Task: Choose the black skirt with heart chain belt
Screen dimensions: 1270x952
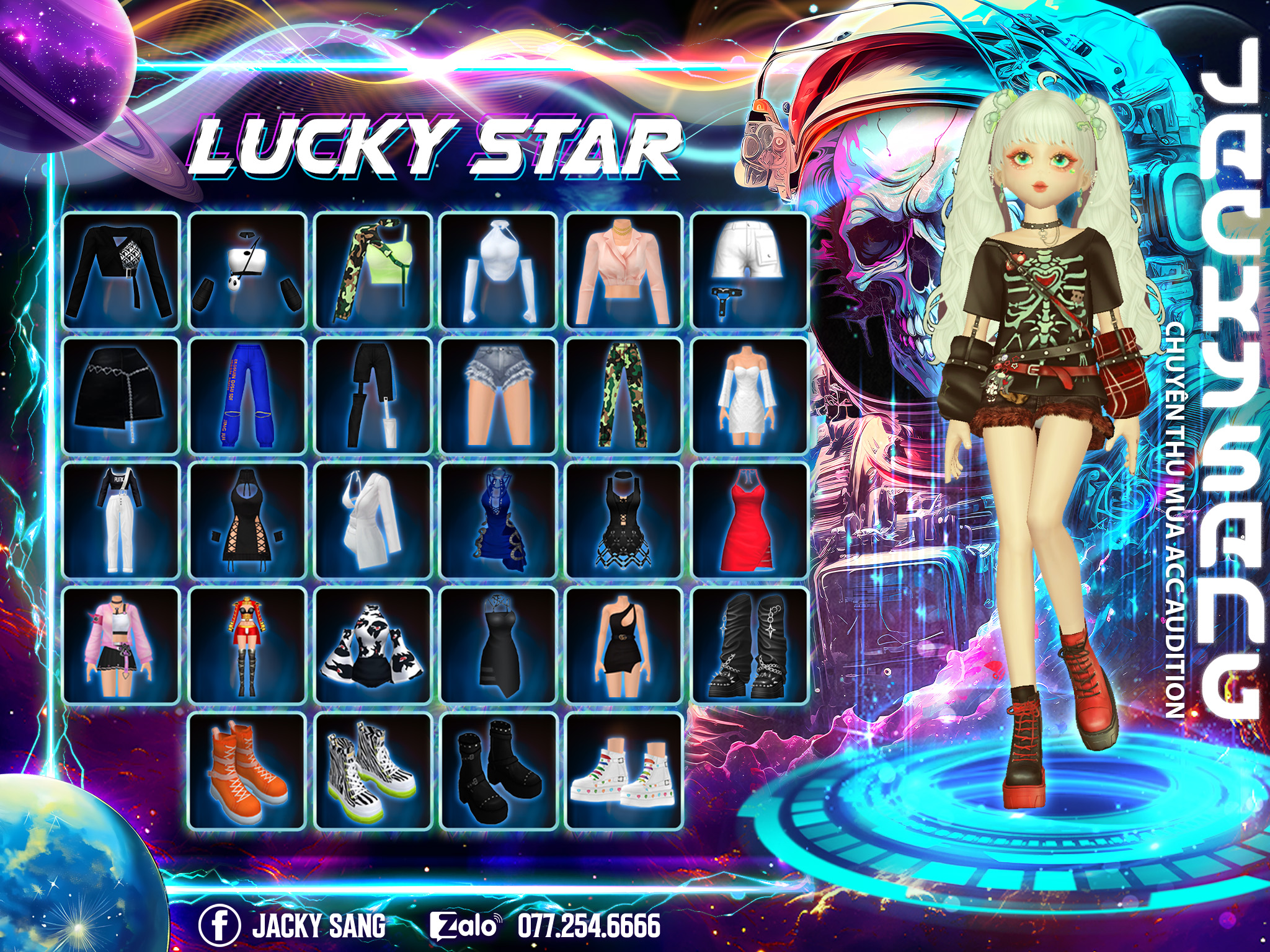Action: click(x=122, y=396)
